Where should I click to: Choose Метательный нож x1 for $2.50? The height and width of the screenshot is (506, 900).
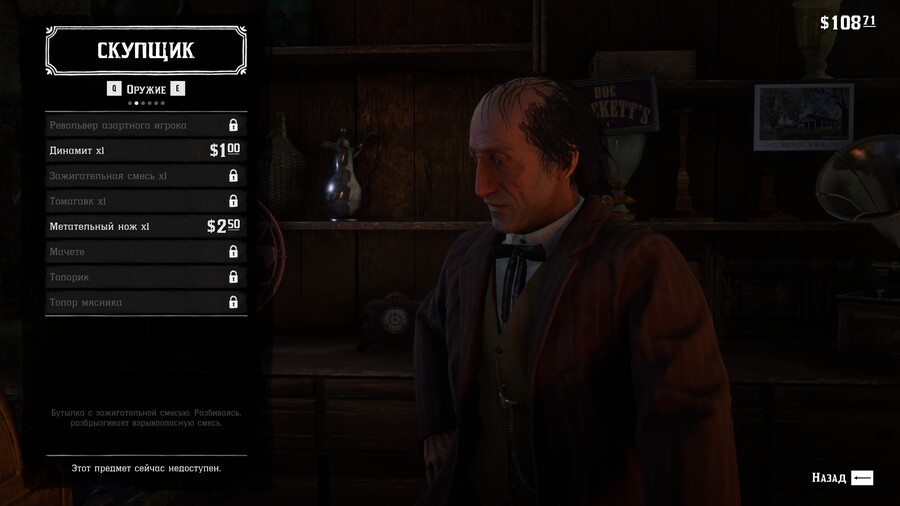(x=145, y=227)
